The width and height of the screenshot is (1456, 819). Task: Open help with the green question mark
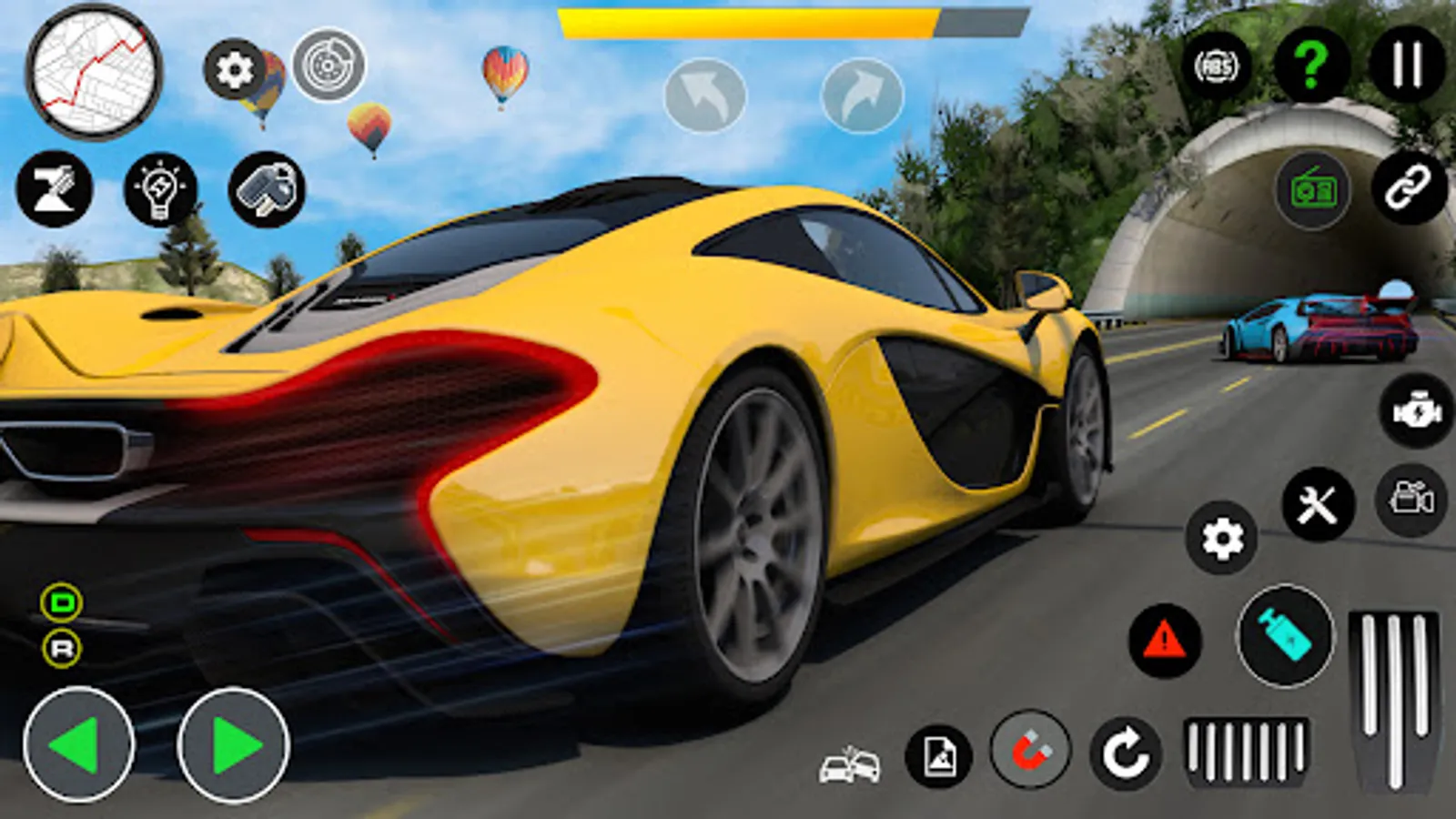(x=1311, y=65)
